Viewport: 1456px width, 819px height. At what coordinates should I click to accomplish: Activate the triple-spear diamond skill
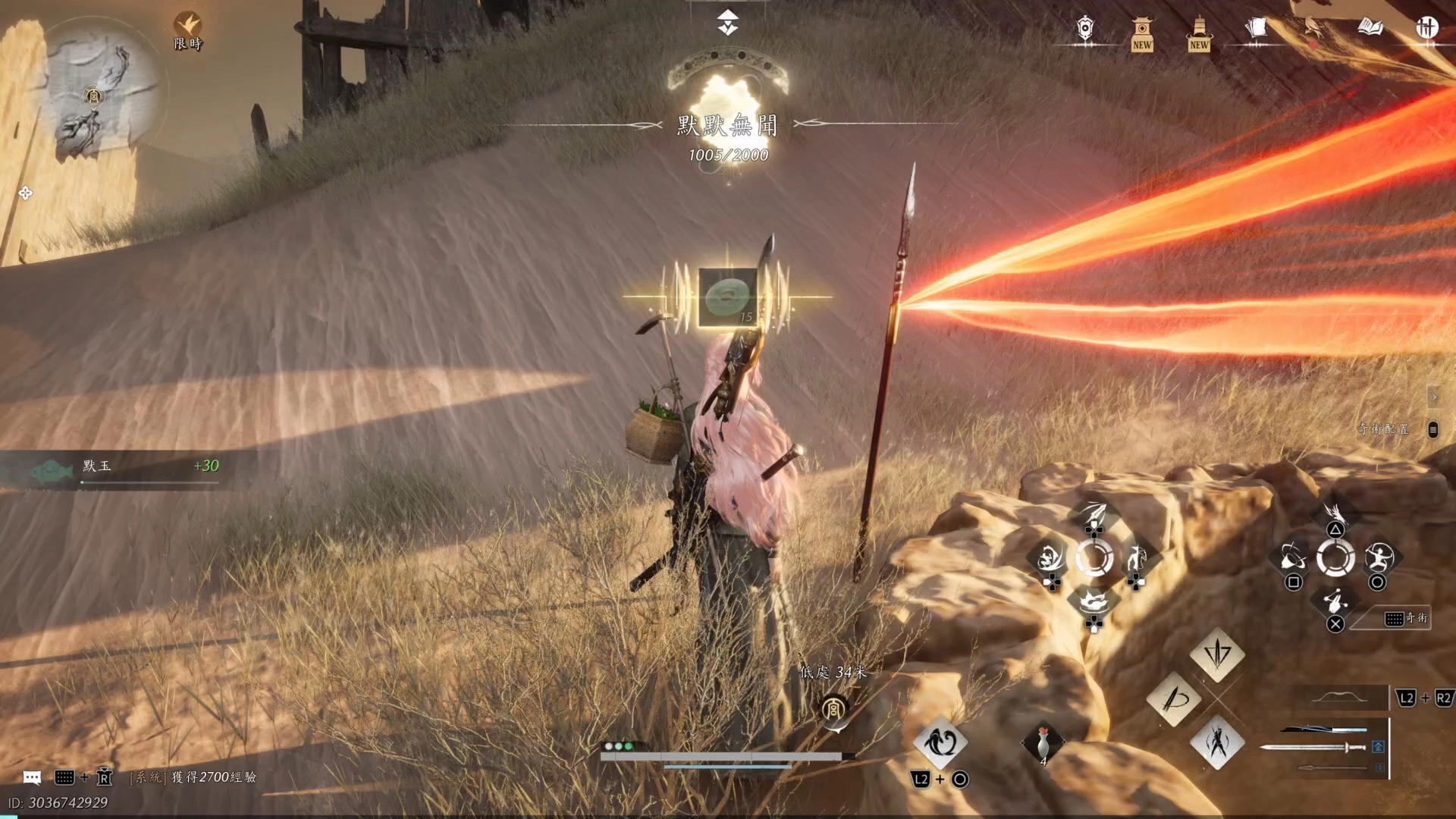tap(1217, 653)
